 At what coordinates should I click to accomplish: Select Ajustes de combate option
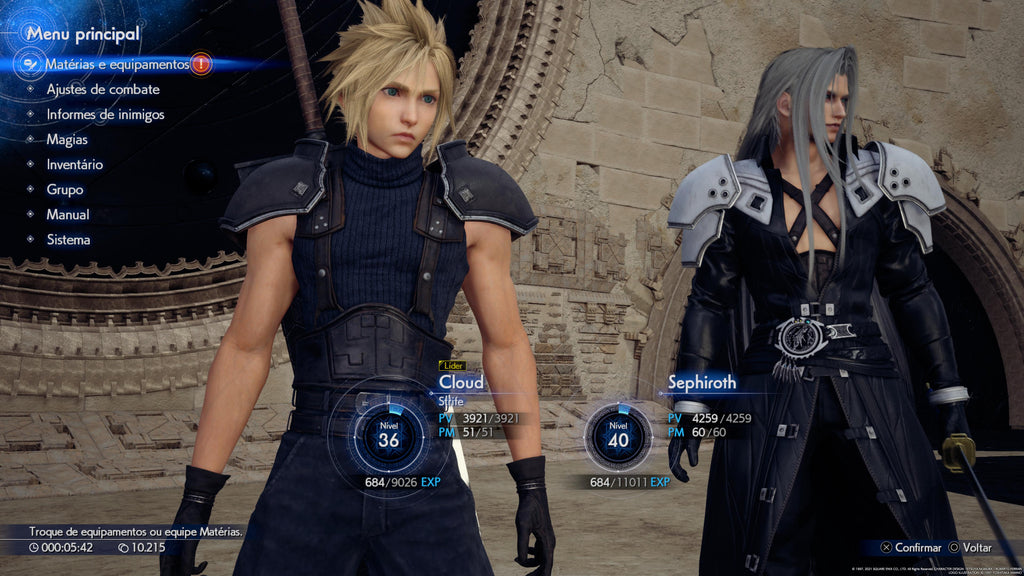tap(102, 89)
